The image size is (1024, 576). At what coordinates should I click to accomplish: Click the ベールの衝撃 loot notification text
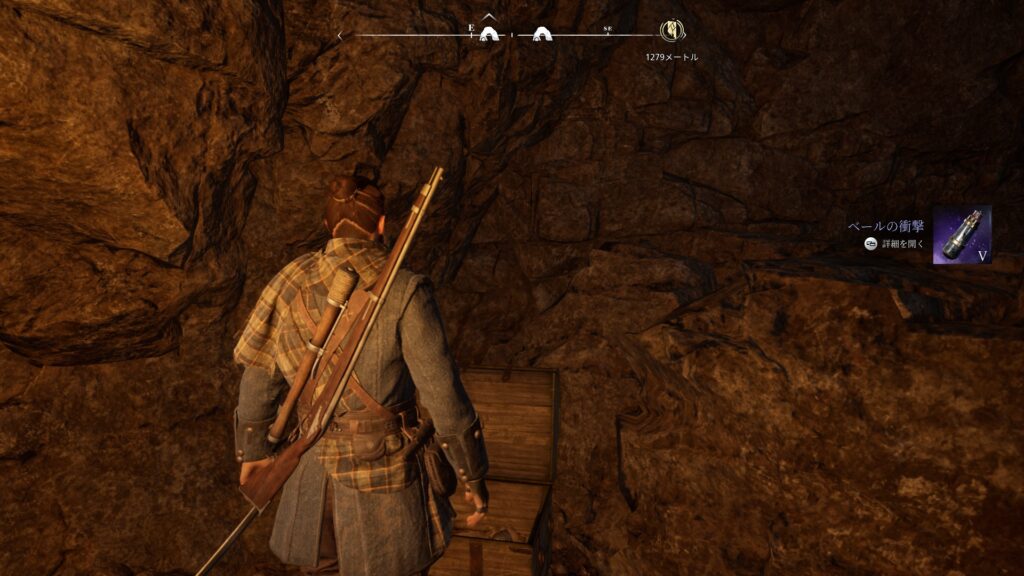888,226
